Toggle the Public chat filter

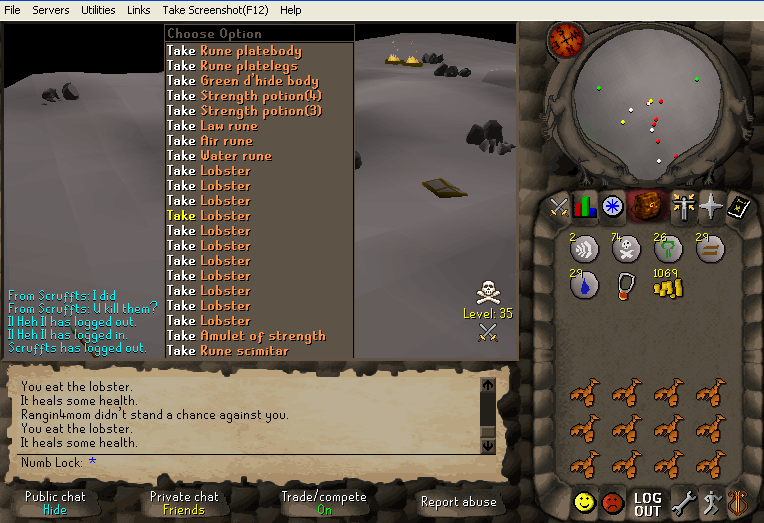tap(55, 502)
